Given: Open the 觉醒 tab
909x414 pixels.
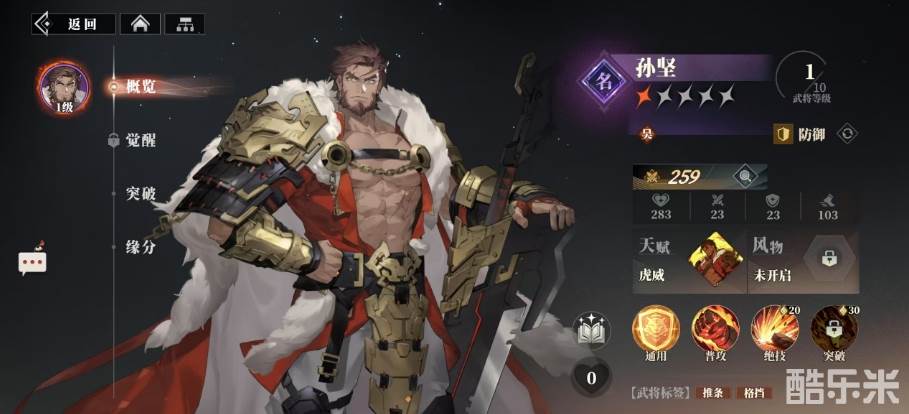Looking at the screenshot, I should [140, 140].
